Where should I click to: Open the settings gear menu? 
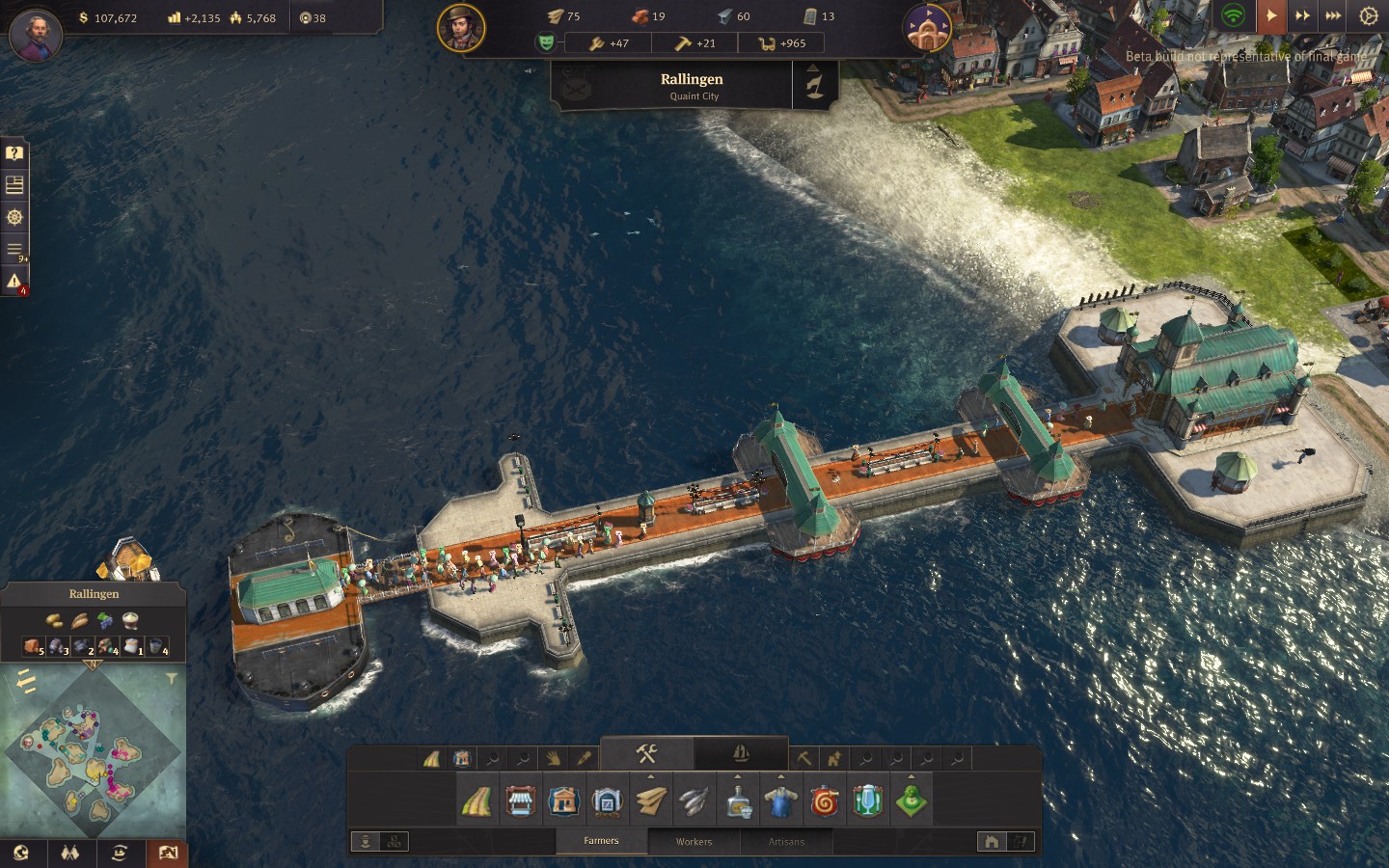click(1368, 15)
